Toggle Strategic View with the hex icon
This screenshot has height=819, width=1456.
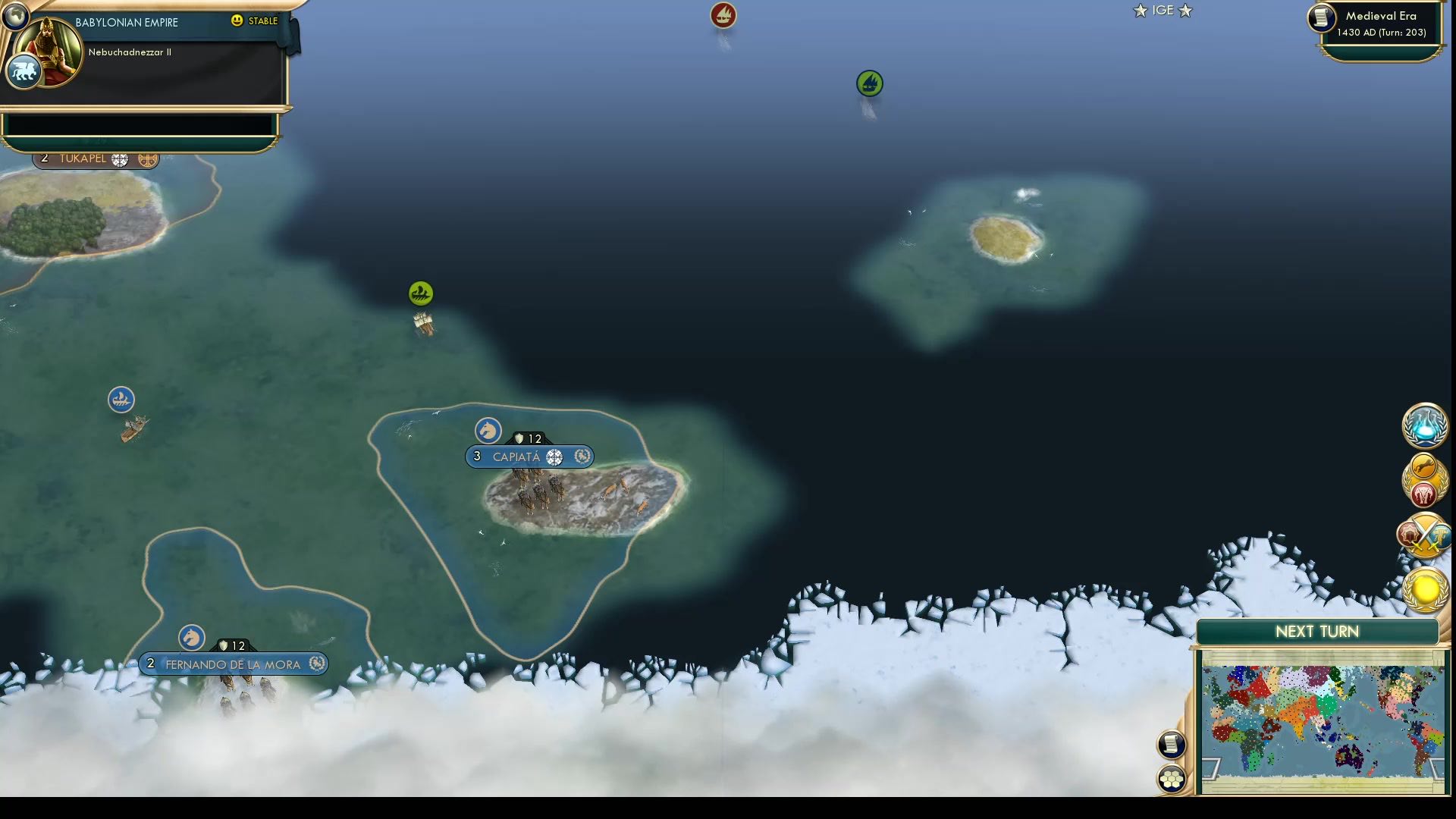1171,777
